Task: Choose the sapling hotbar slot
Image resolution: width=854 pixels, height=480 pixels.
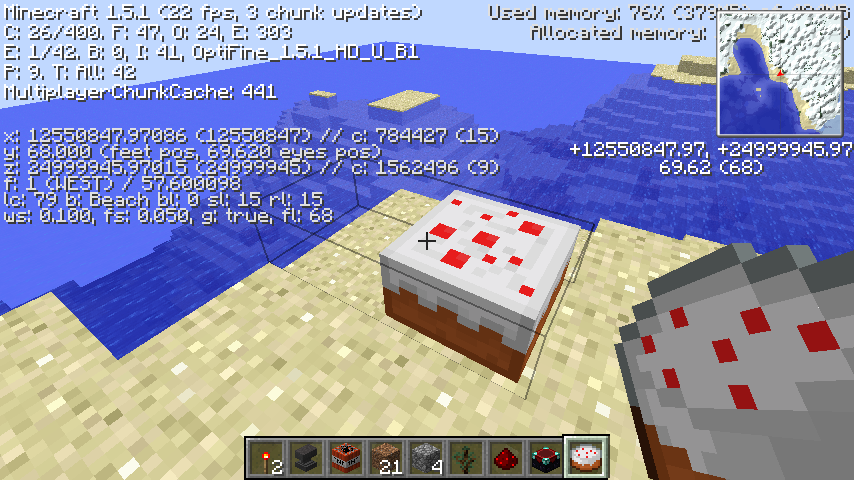Action: click(463, 458)
